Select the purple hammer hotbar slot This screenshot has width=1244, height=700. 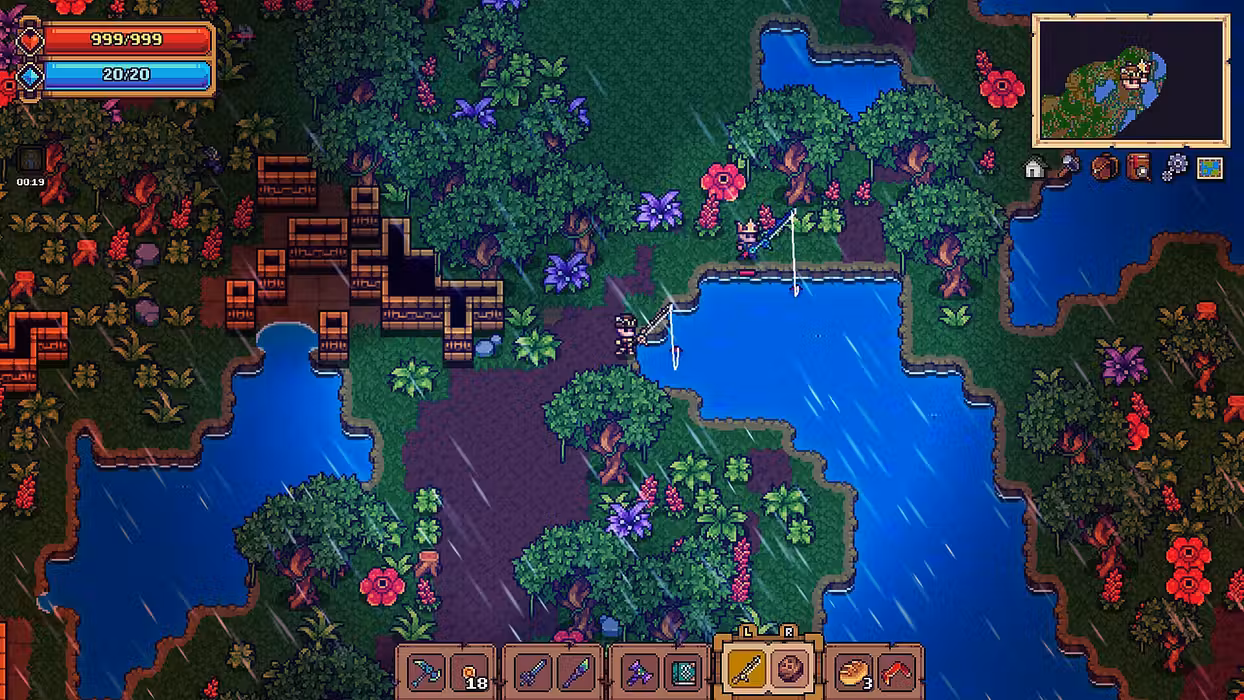(640, 671)
